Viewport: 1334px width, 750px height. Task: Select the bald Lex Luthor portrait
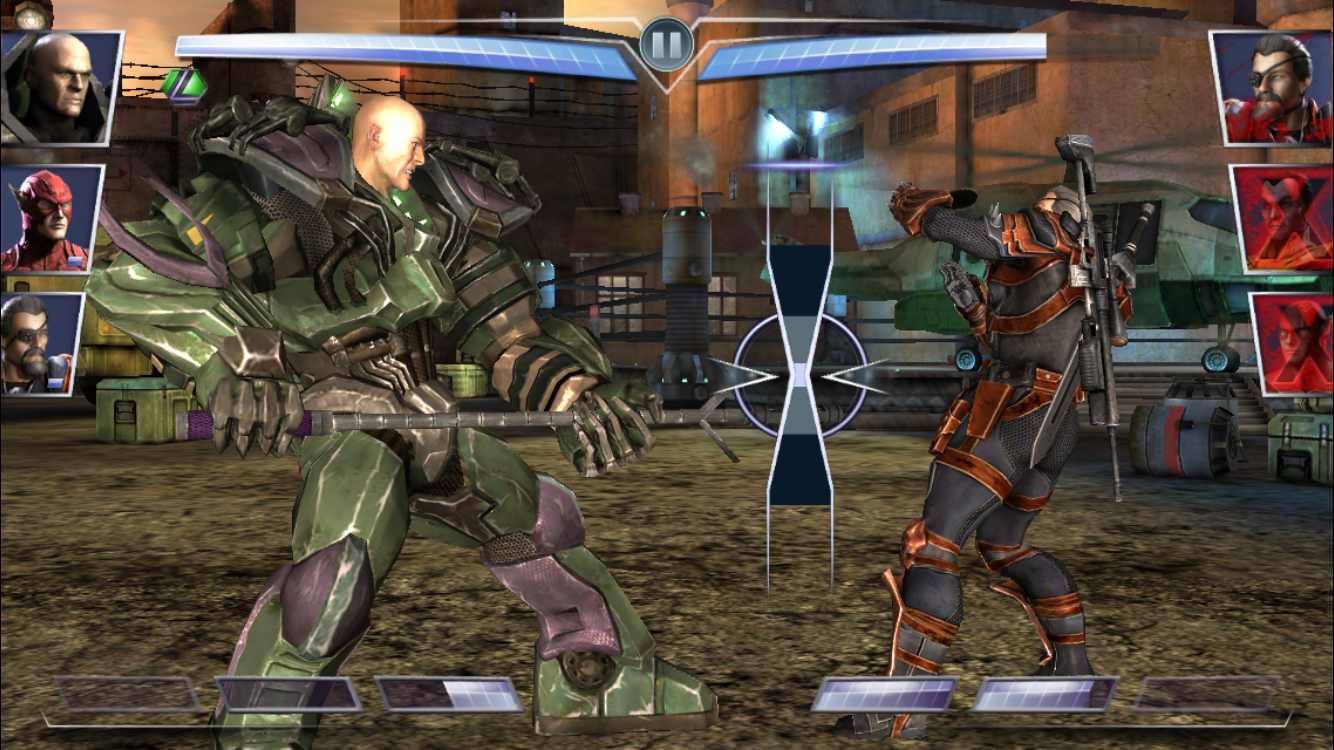point(60,87)
